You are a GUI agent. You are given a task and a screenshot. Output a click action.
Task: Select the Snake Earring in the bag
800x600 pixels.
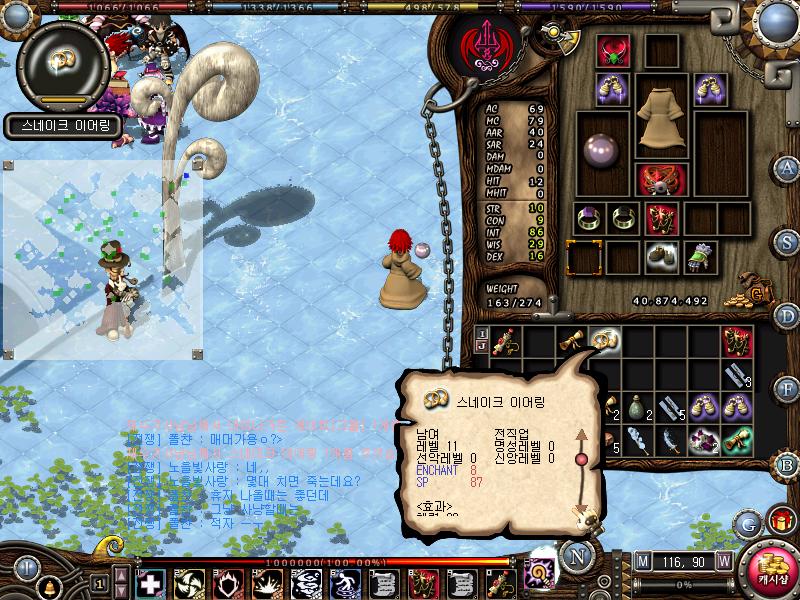[x=602, y=340]
